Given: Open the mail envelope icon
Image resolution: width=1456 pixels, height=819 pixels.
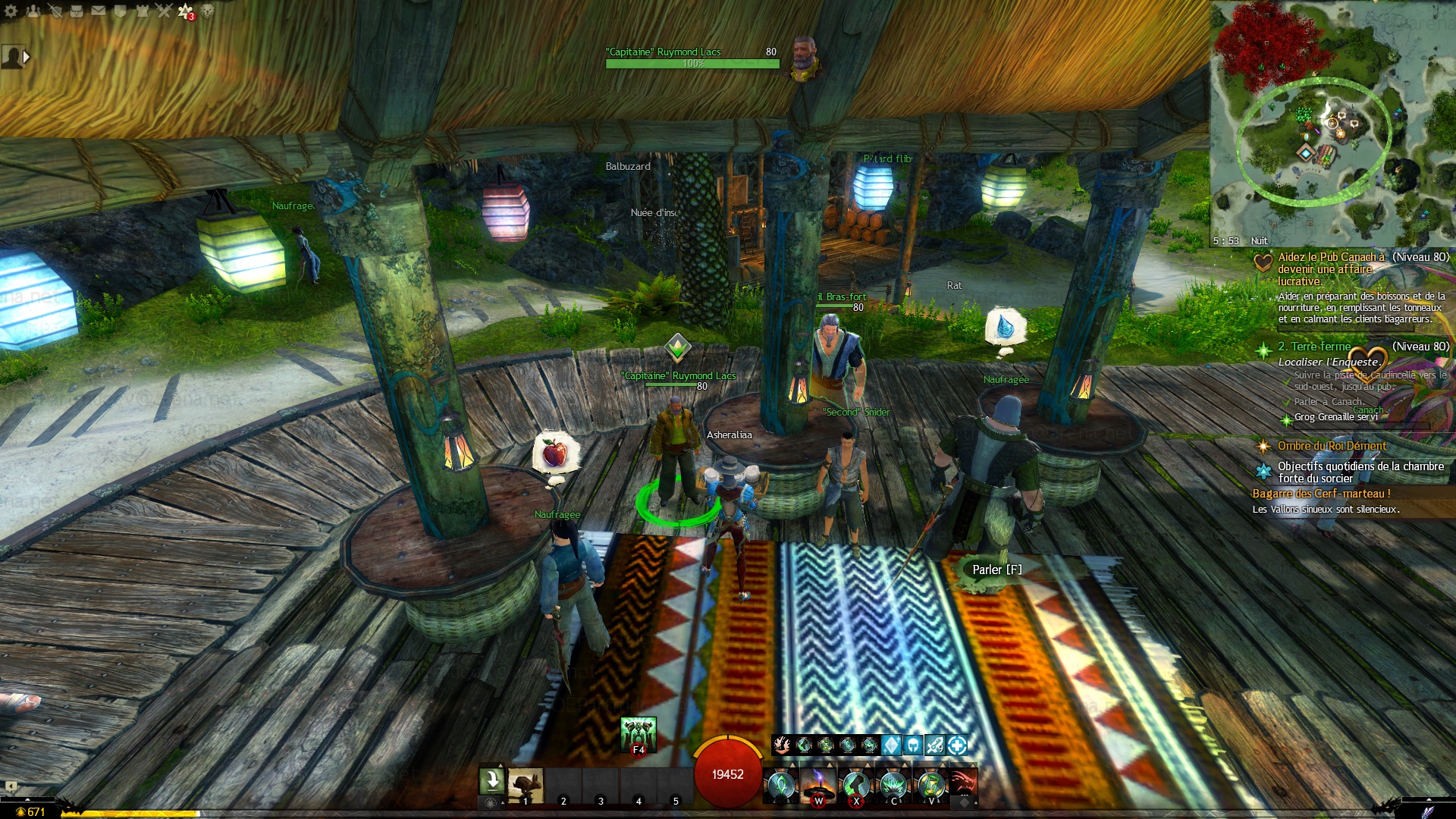Looking at the screenshot, I should (x=99, y=11).
